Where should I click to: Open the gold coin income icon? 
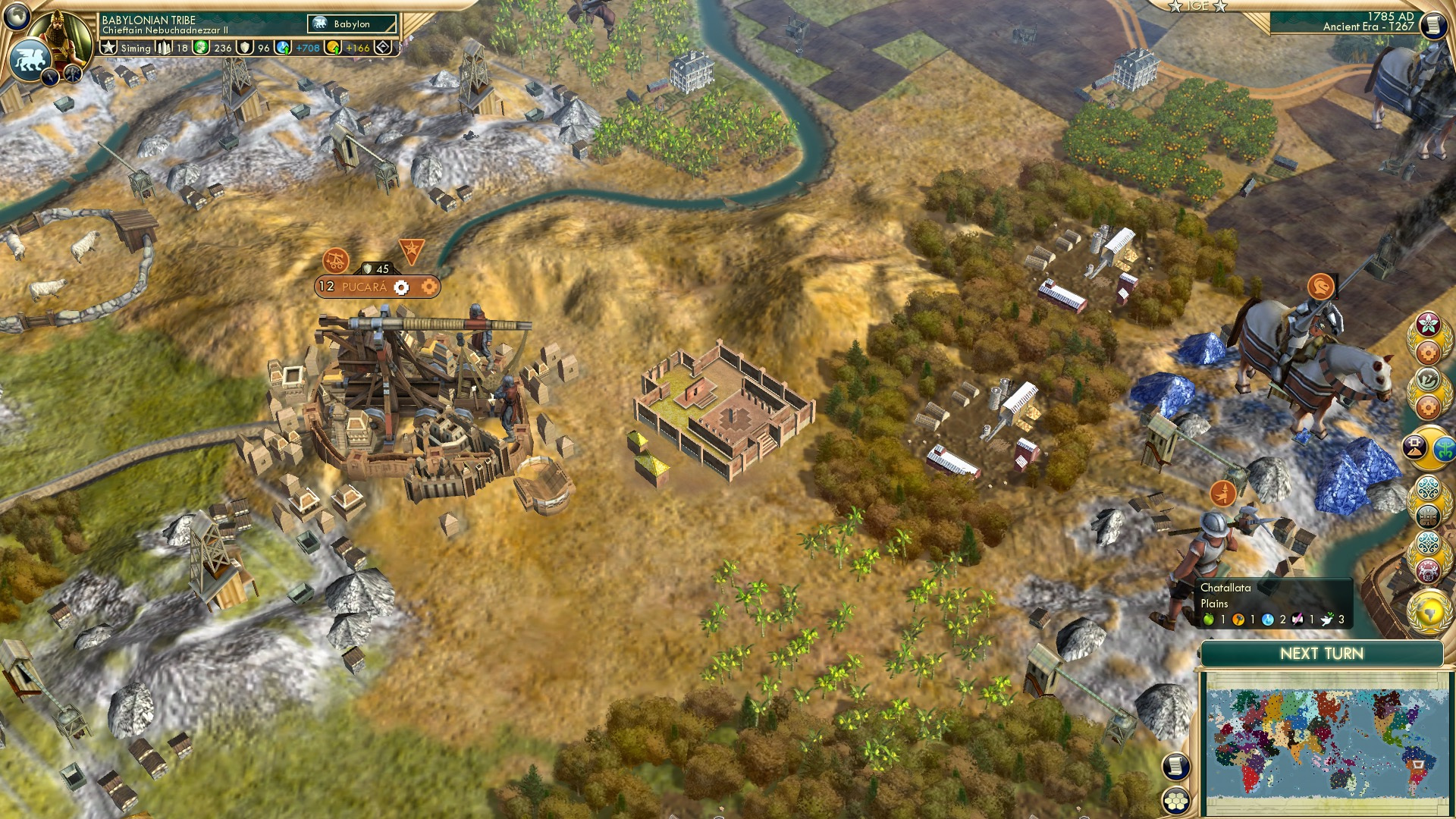(x=333, y=48)
